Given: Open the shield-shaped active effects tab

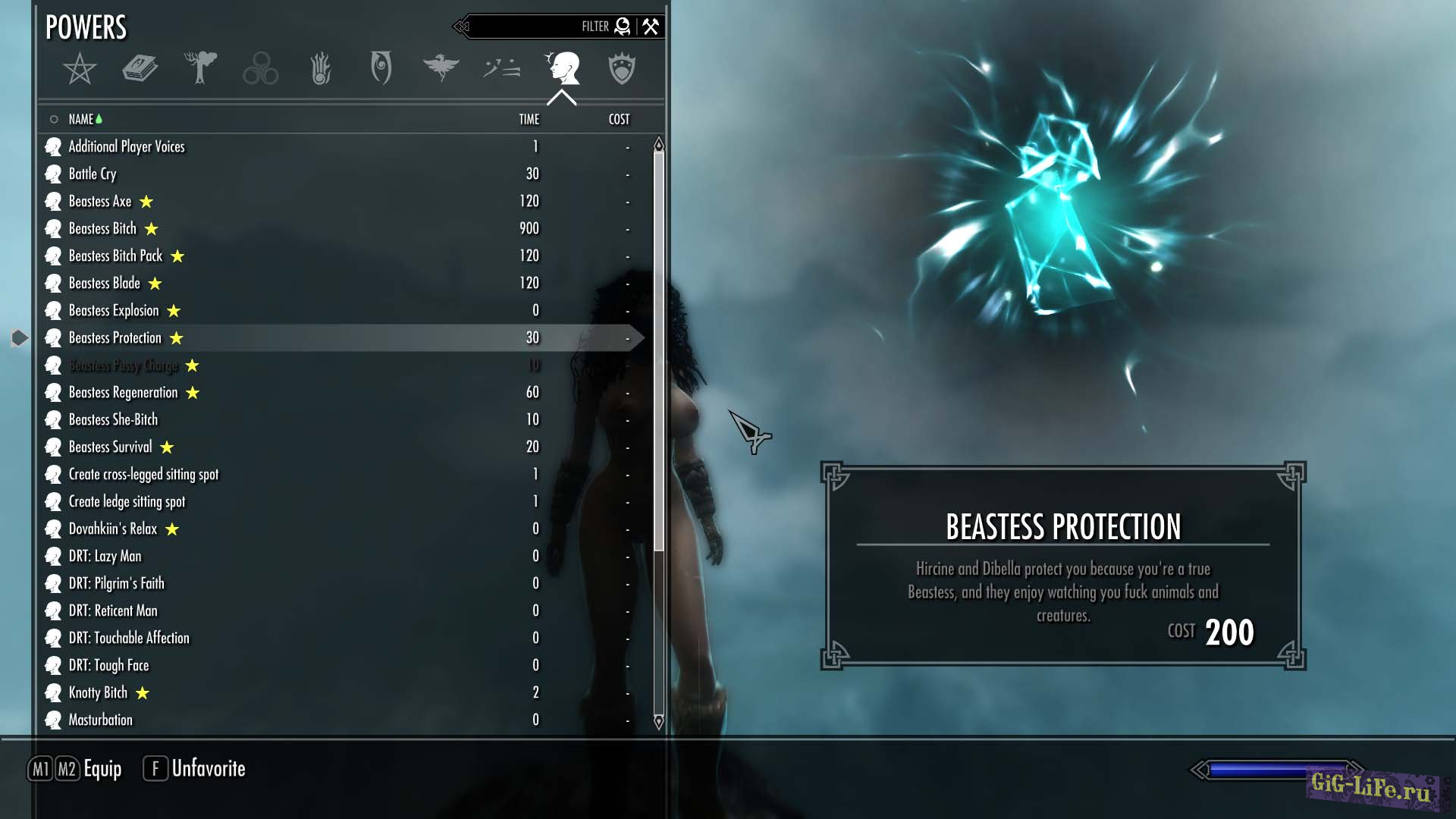Looking at the screenshot, I should [621, 68].
